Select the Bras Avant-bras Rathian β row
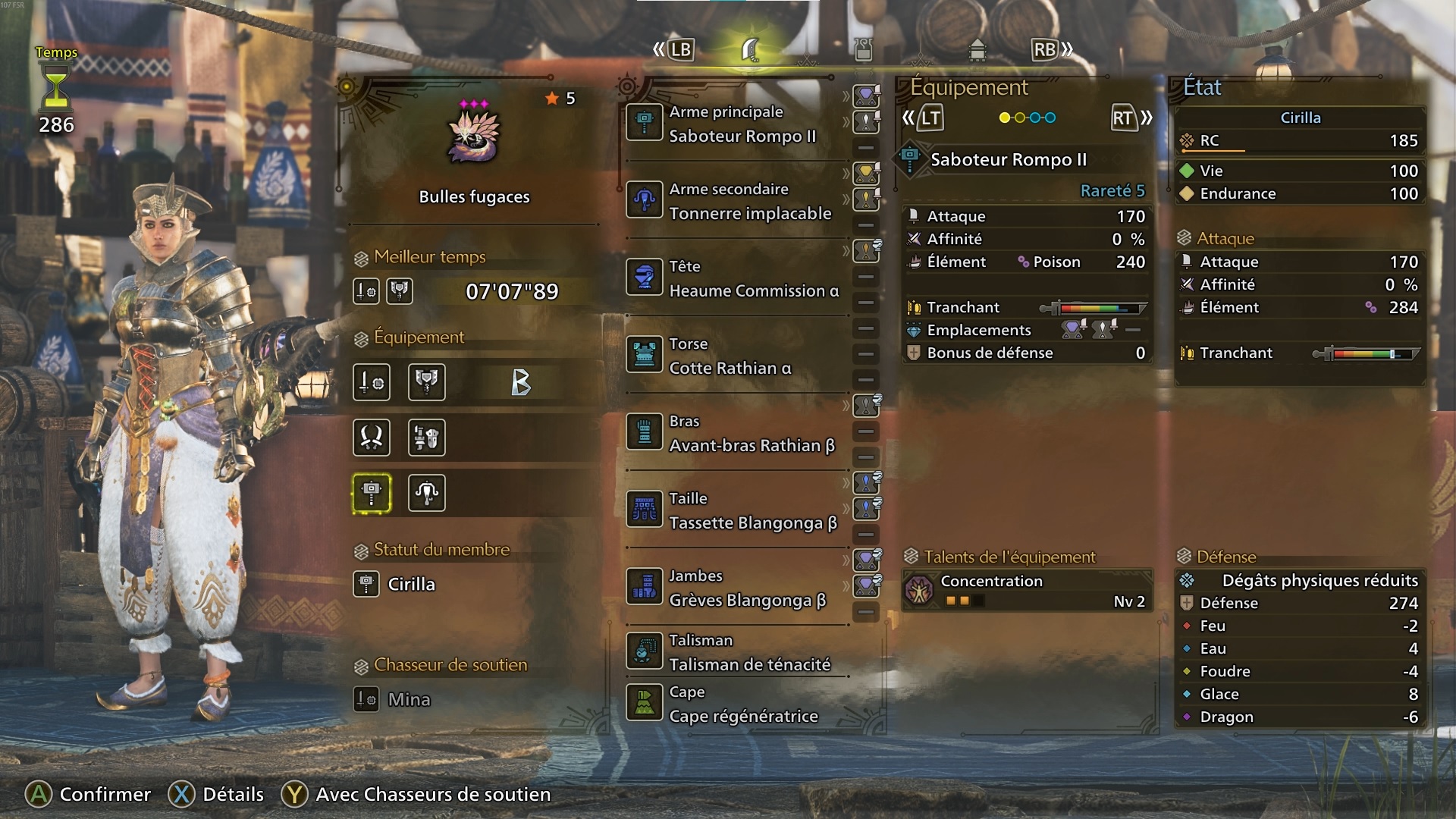The height and width of the screenshot is (819, 1456). [736, 433]
